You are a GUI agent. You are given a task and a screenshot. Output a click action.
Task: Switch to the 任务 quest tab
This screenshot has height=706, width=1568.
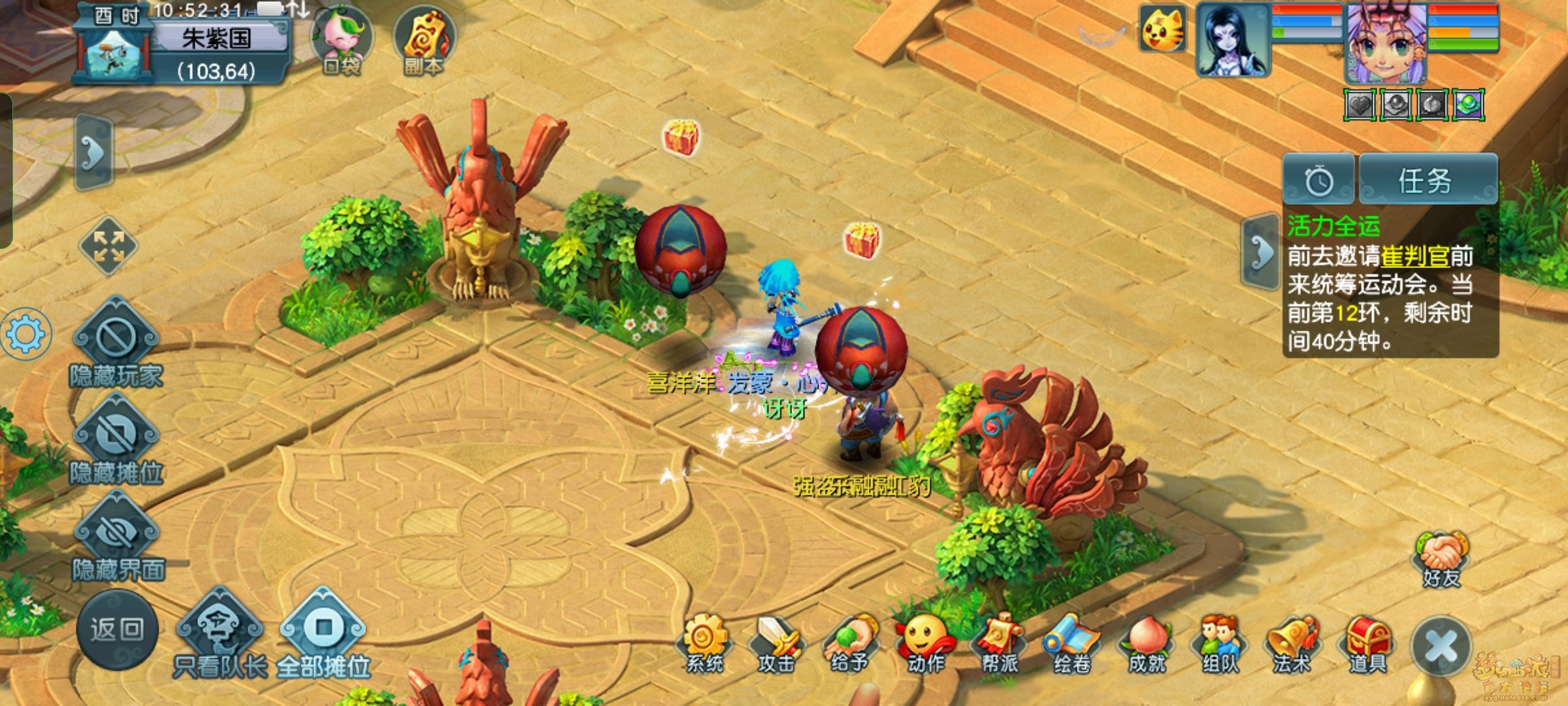1428,180
